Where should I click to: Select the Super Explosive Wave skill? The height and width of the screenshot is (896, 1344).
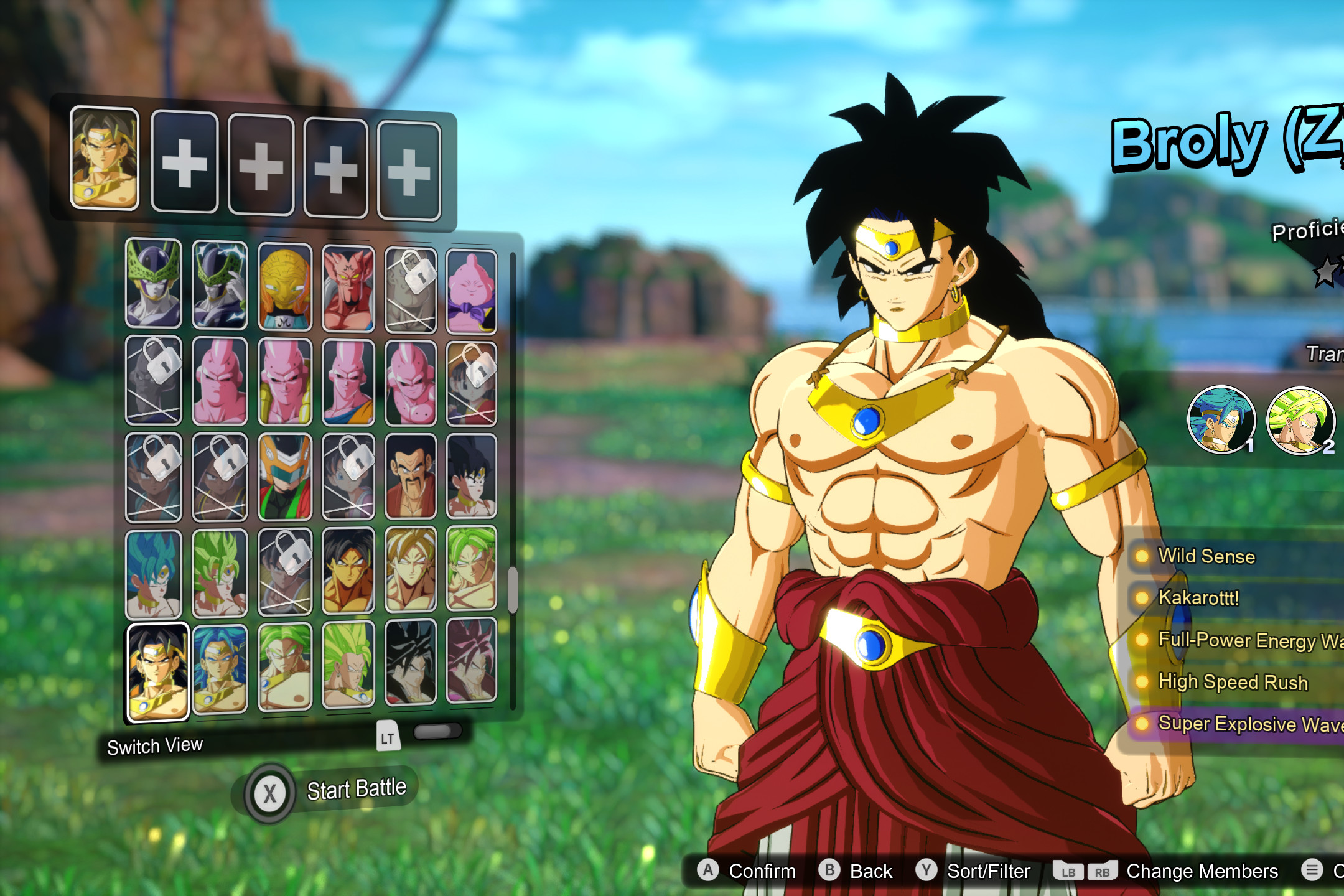pos(1243,724)
